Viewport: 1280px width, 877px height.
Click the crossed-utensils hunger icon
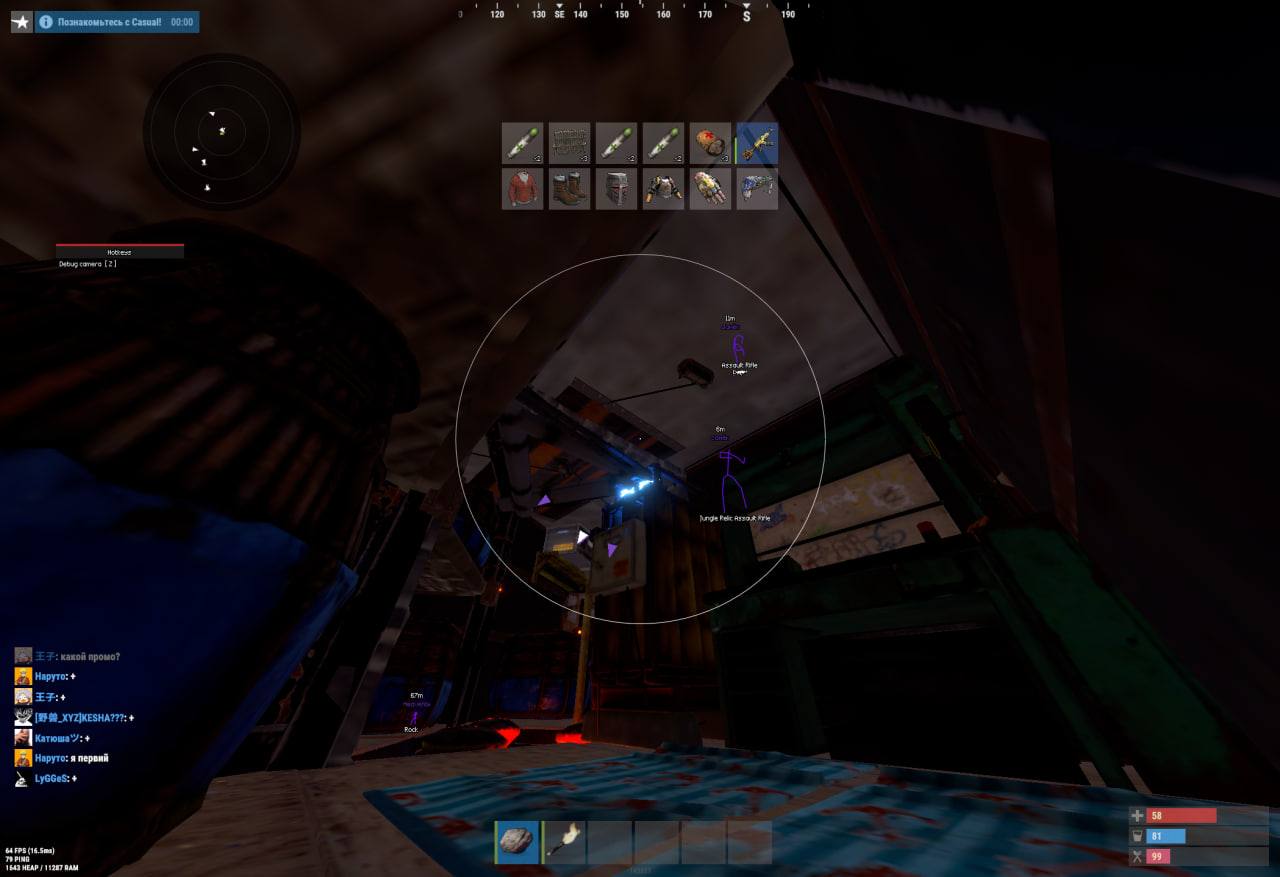[1136, 856]
